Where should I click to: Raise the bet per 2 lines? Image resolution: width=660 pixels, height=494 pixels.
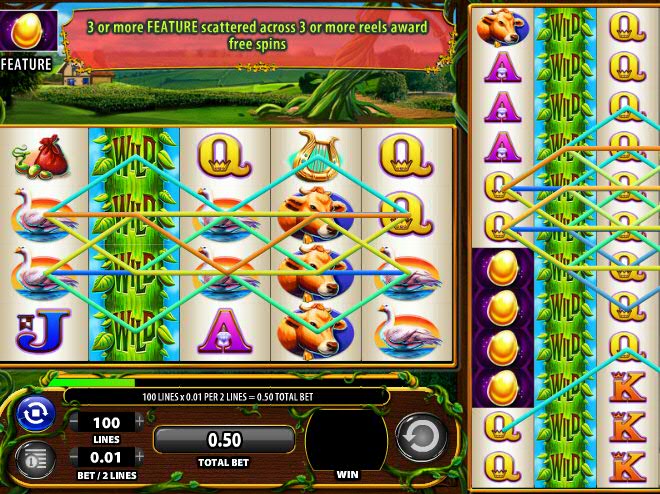139,457
